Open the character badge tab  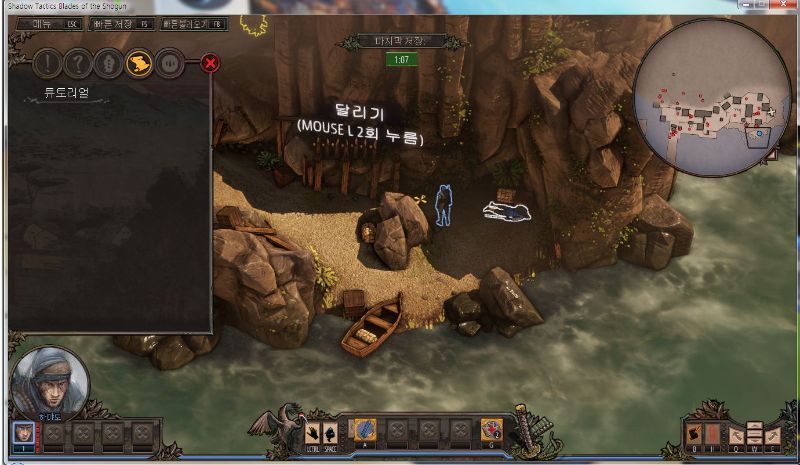click(108, 64)
